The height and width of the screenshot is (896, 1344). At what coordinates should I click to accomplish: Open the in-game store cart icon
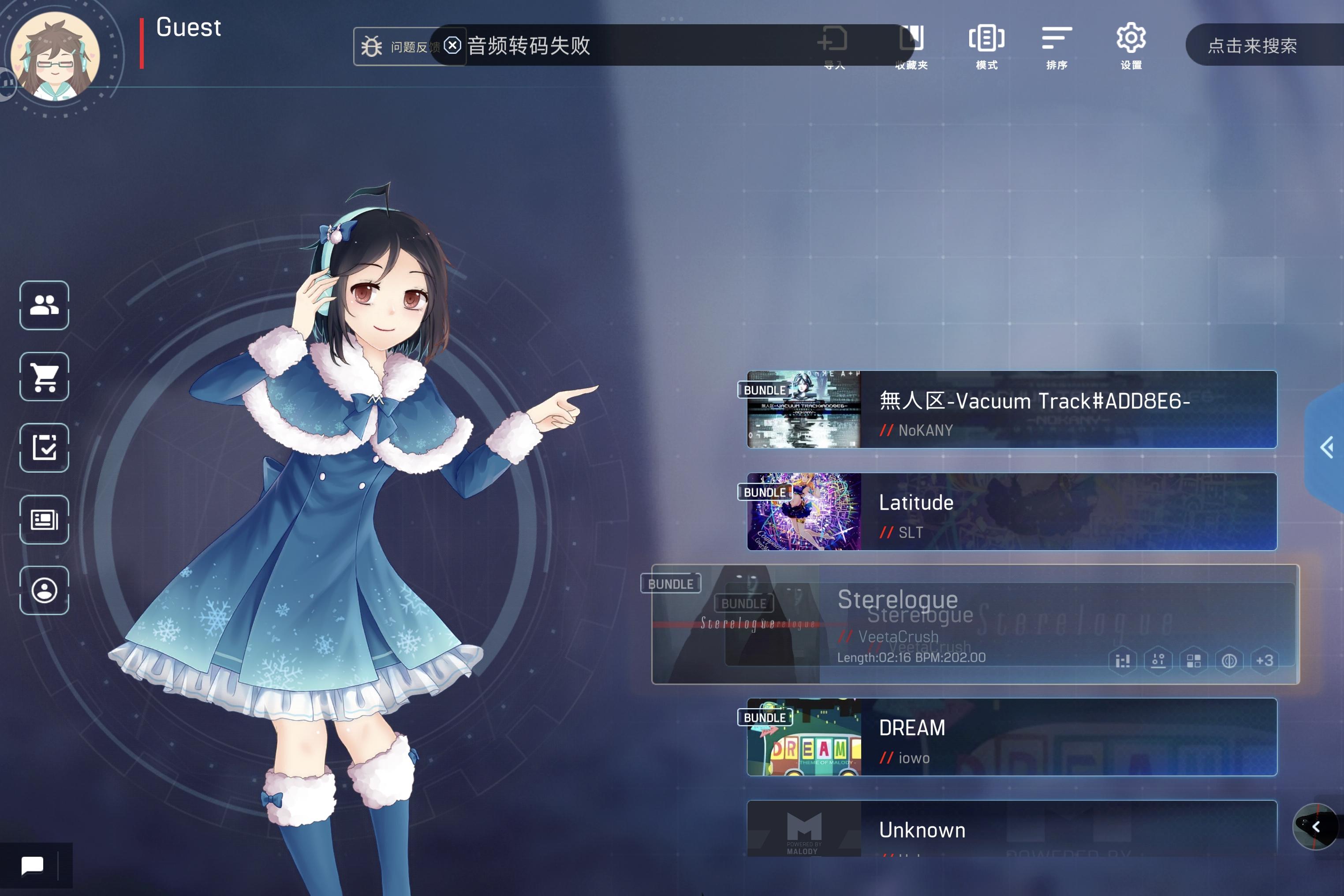tap(44, 377)
